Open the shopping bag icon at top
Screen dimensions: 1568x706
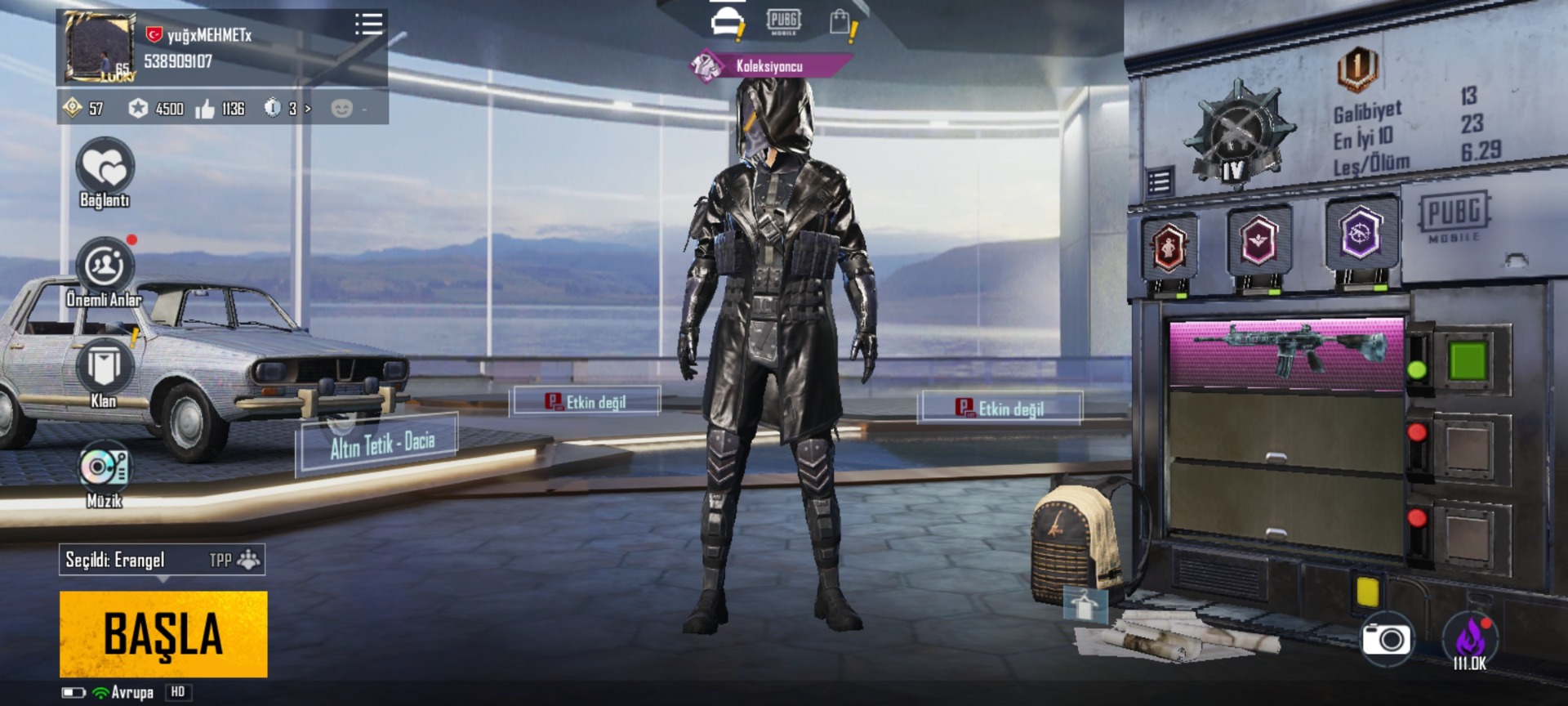pyautogui.click(x=840, y=22)
